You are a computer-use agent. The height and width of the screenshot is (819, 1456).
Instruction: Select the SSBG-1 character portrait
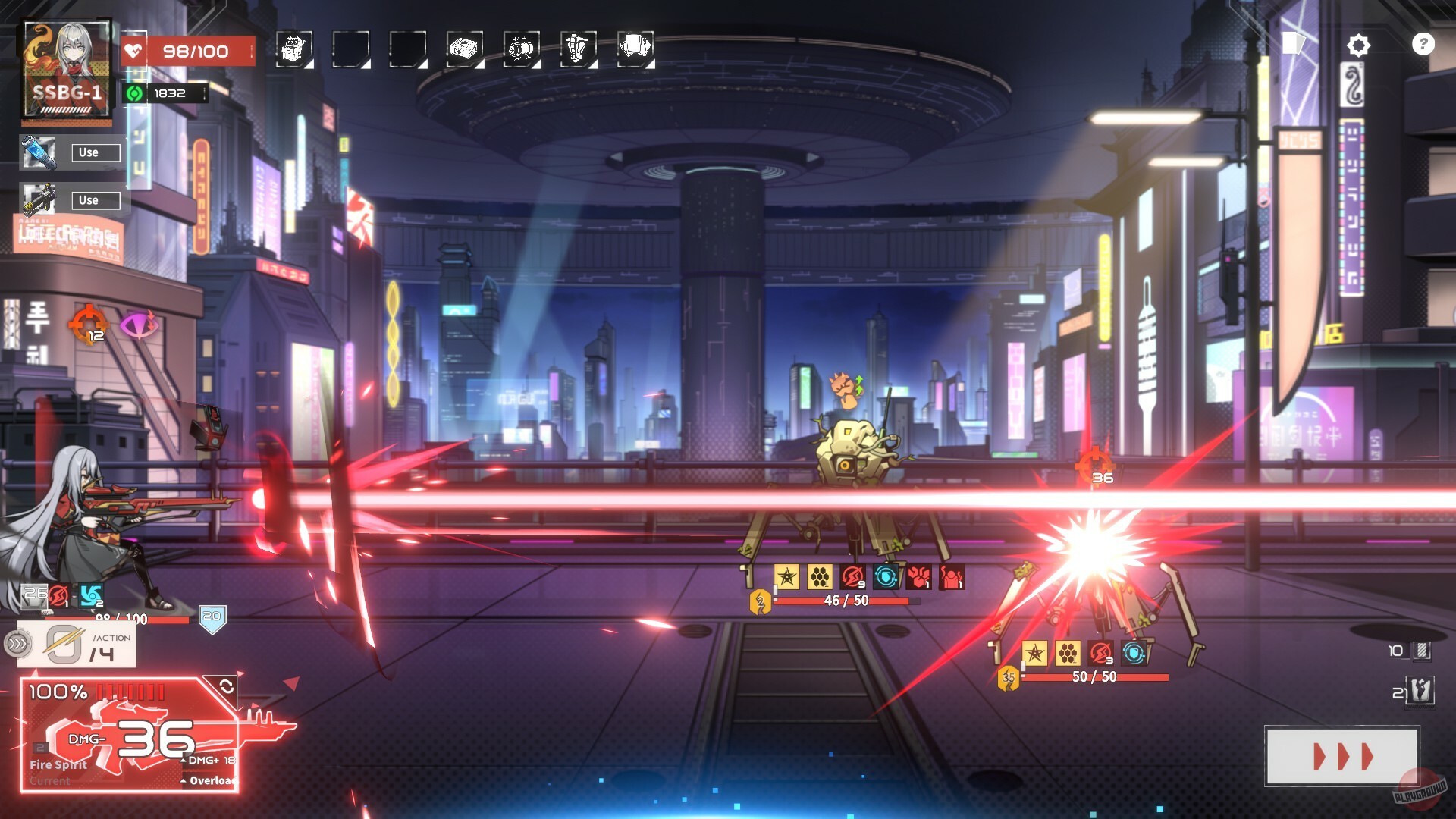(x=67, y=71)
